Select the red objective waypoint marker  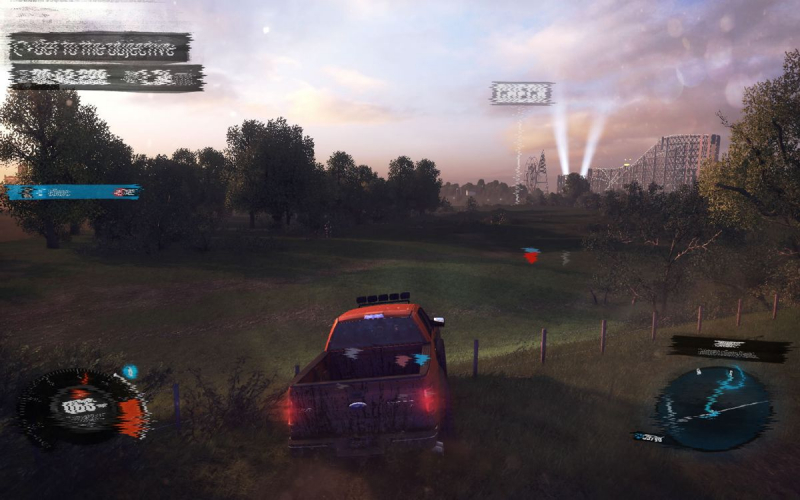[x=531, y=256]
